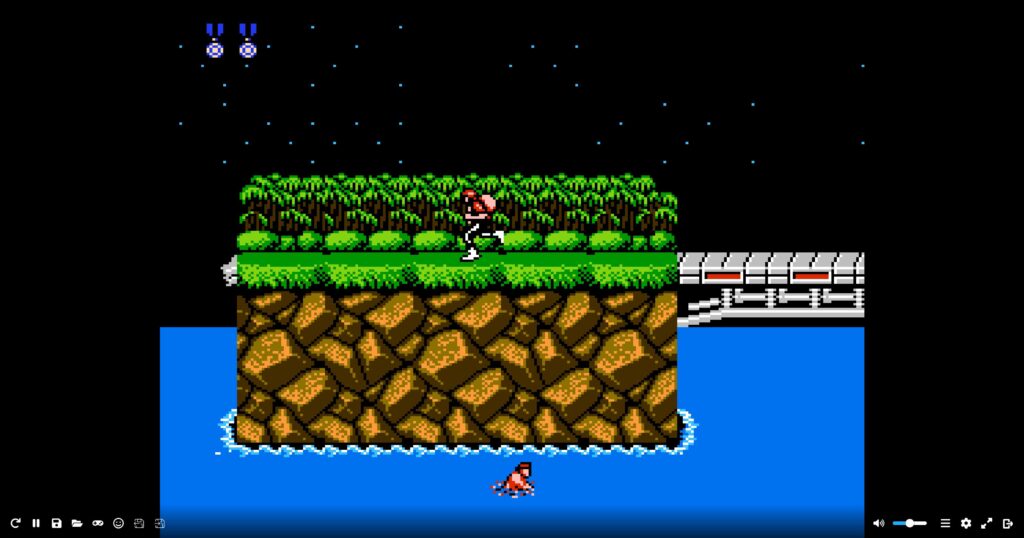Exit the emulator with the door-arrow icon
1024x538 pixels.
(1008, 523)
